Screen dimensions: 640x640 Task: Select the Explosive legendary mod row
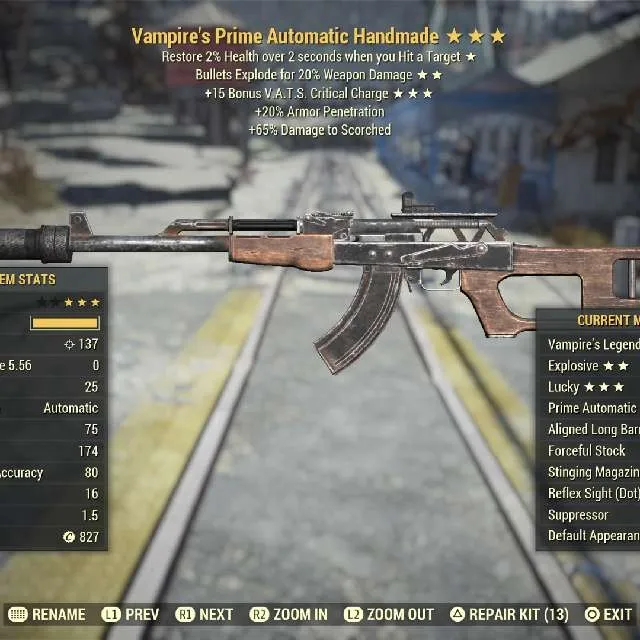(588, 366)
